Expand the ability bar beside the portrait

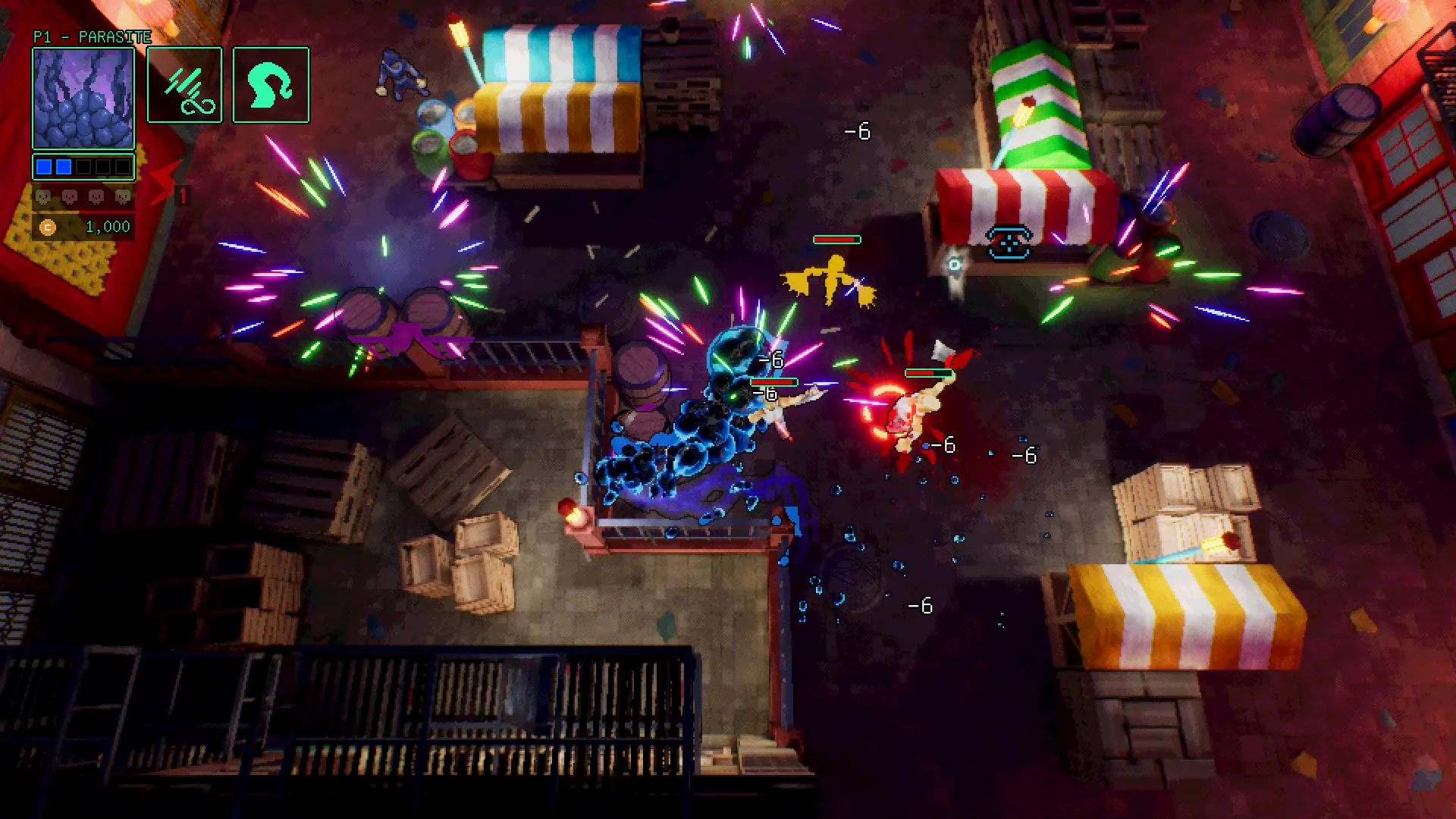coord(227,84)
